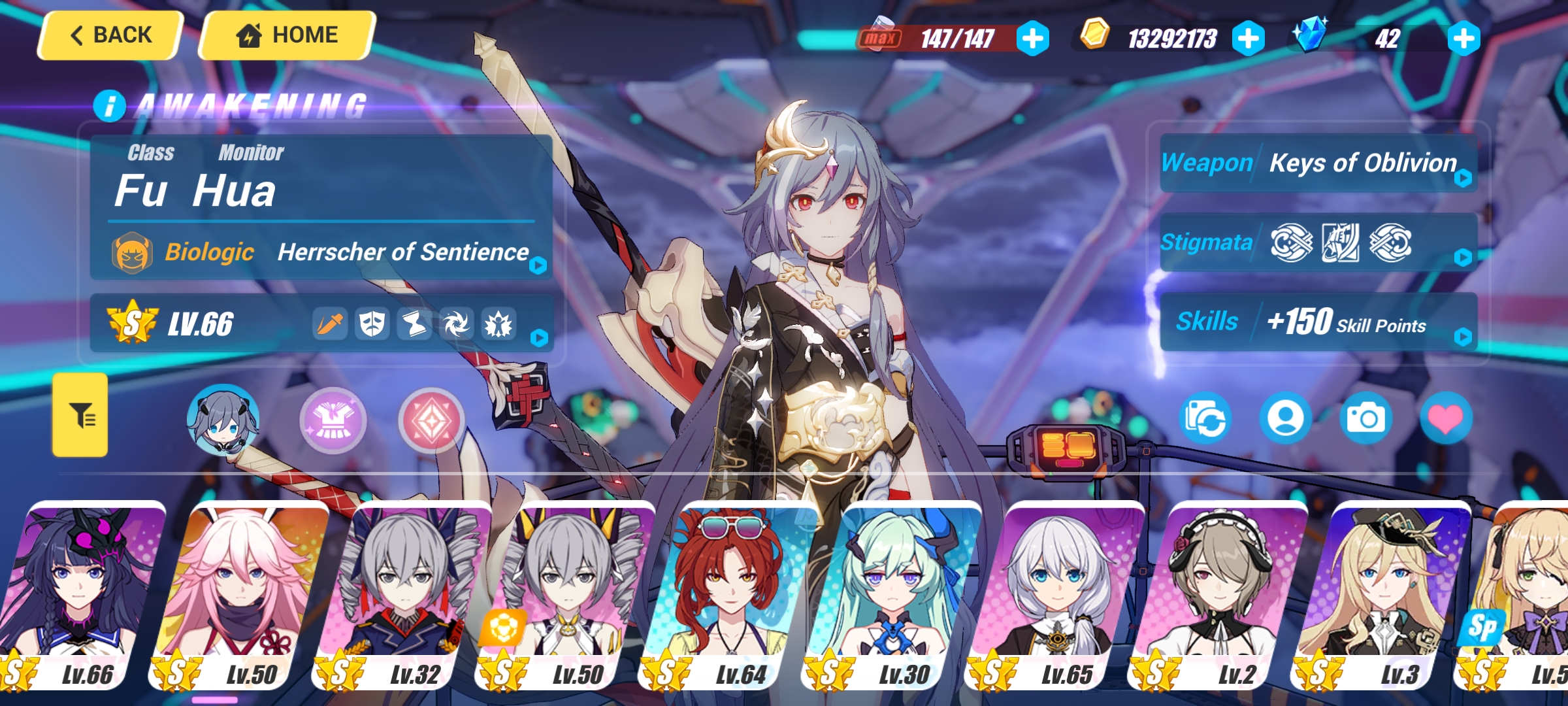1568x706 pixels.
Task: Open the Skills panel with +150 points
Action: pos(1318,322)
